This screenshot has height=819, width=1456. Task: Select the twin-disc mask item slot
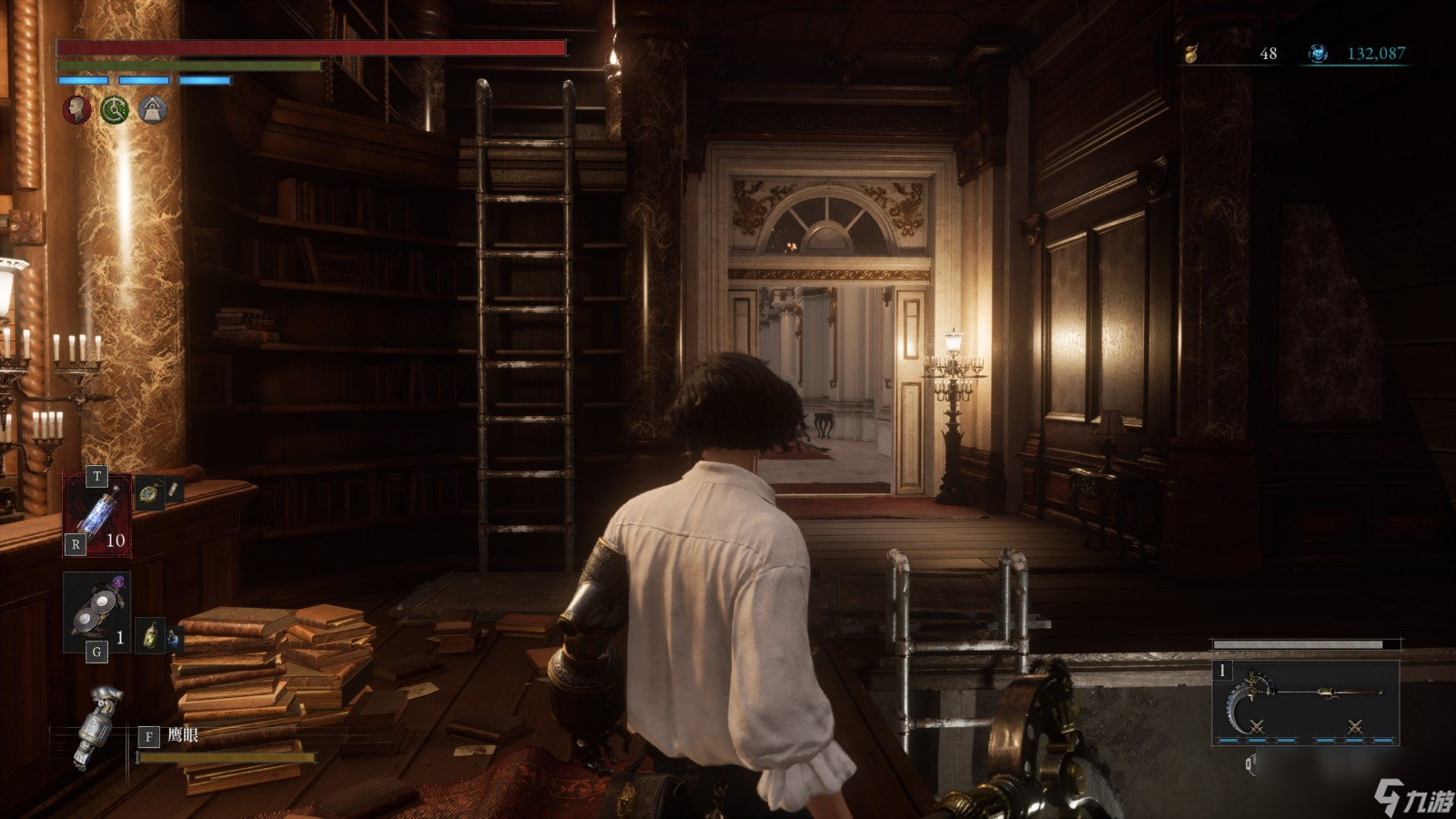(x=96, y=612)
